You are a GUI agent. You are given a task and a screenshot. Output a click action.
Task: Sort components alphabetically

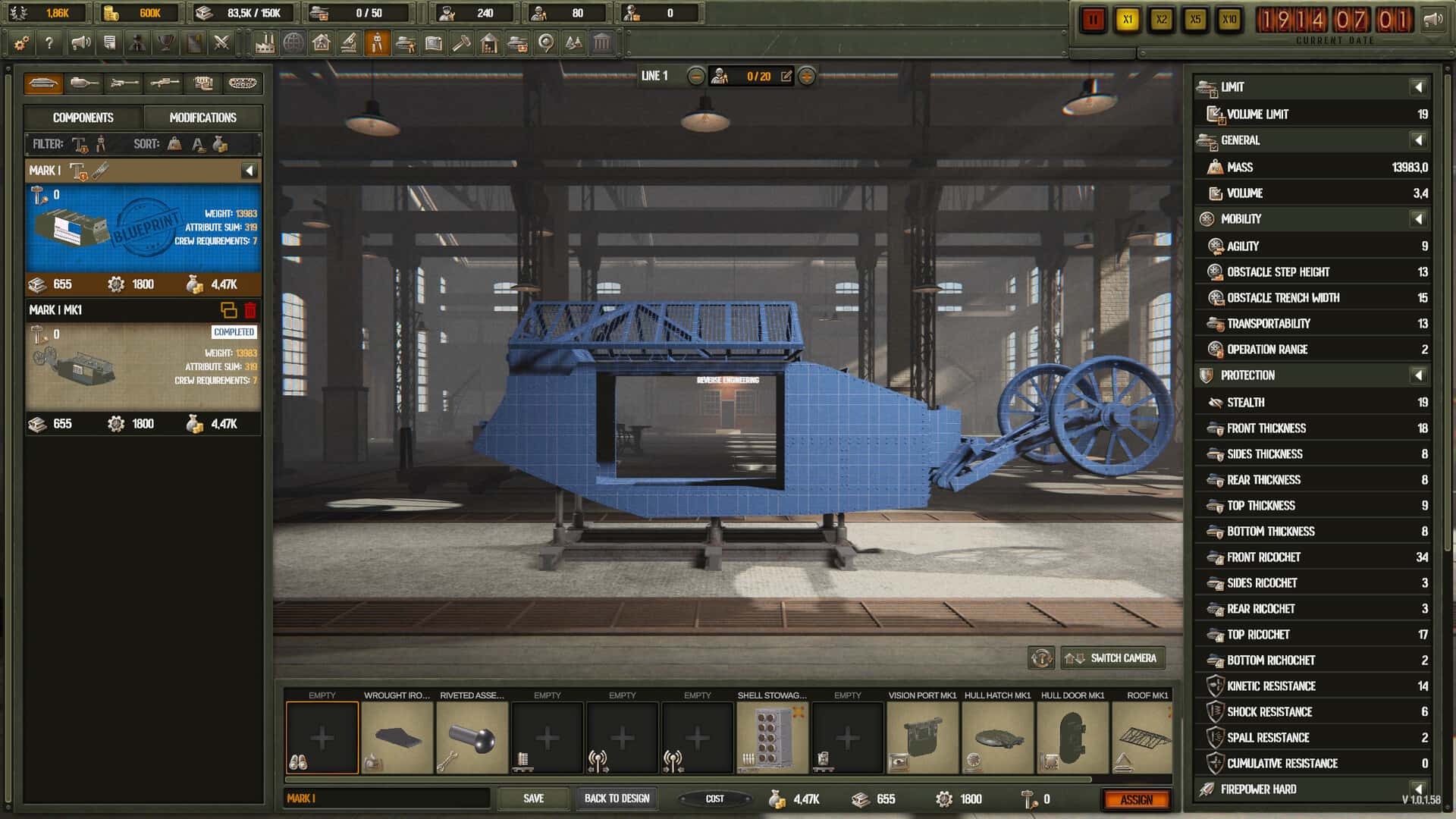pyautogui.click(x=197, y=144)
